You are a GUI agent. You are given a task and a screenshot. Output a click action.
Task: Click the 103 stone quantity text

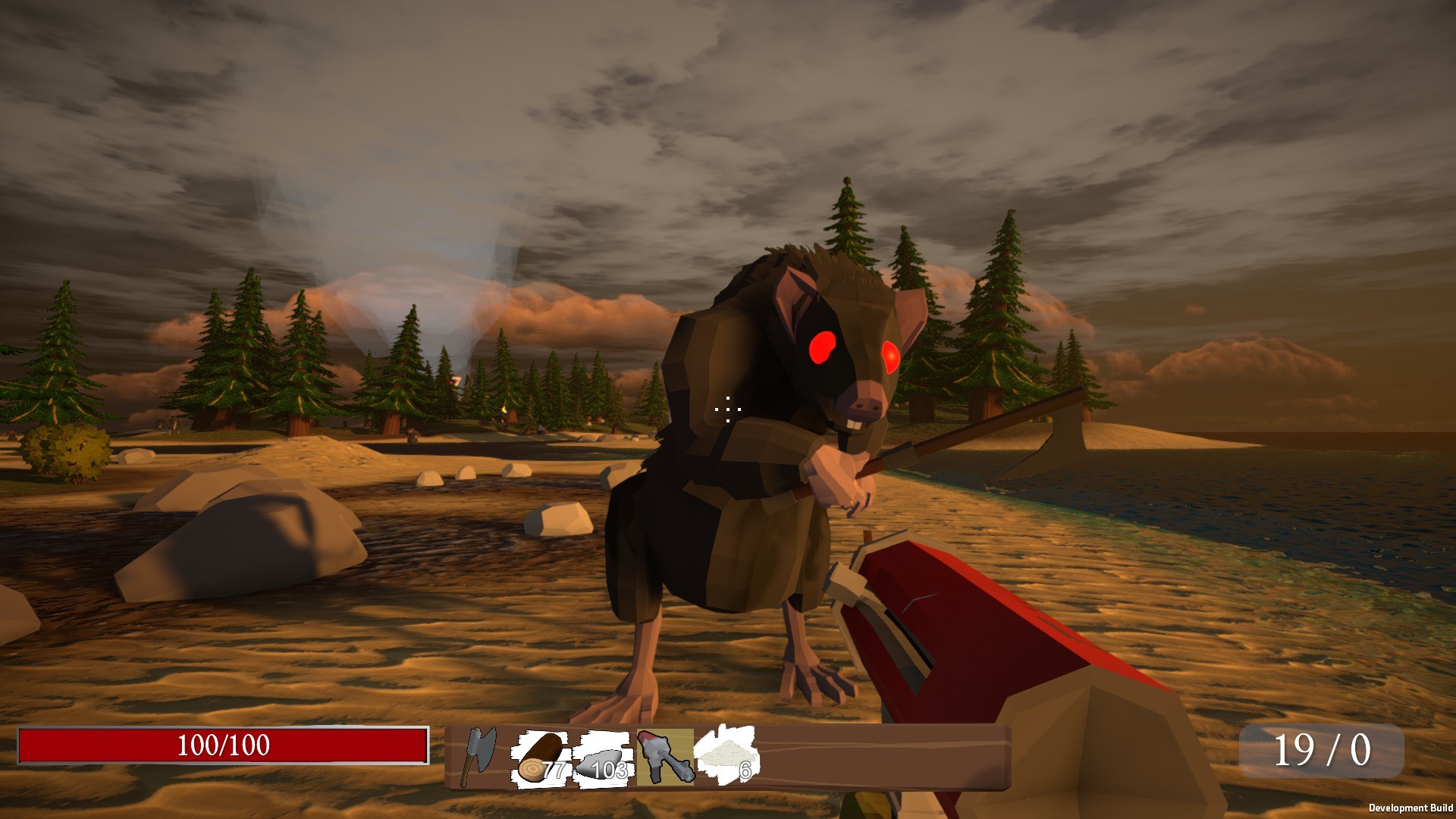click(611, 770)
